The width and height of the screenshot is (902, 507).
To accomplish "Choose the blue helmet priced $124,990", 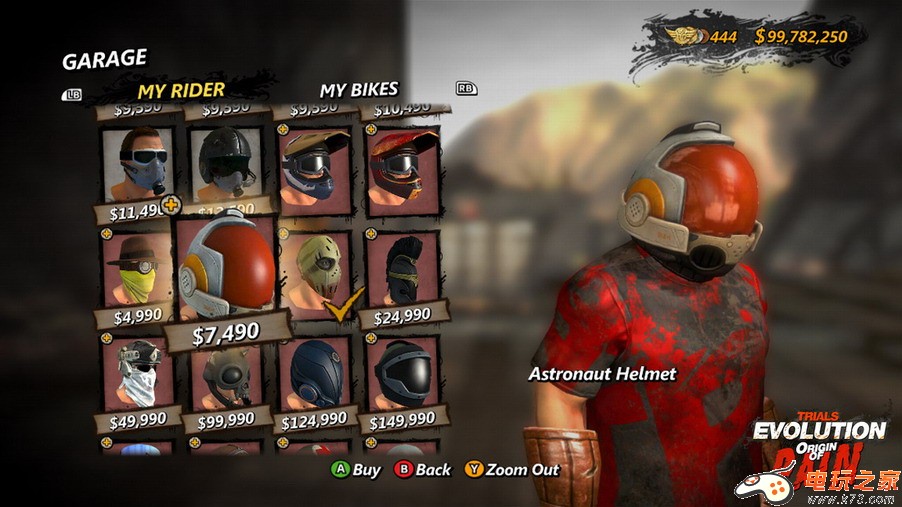I will (x=314, y=374).
